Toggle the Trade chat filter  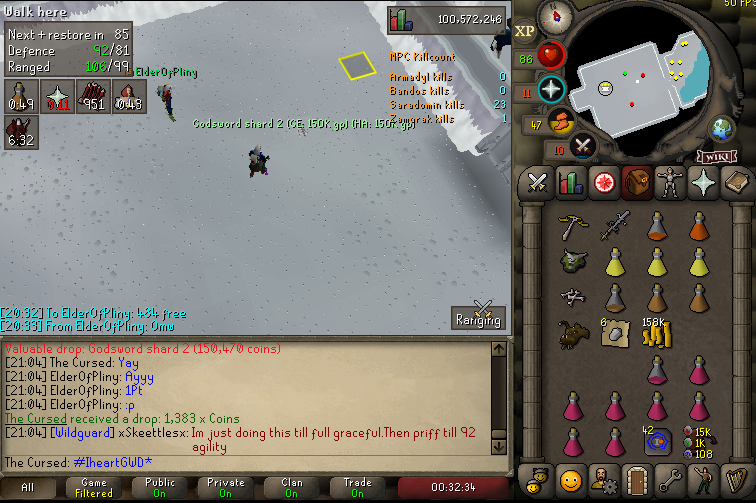point(357,487)
